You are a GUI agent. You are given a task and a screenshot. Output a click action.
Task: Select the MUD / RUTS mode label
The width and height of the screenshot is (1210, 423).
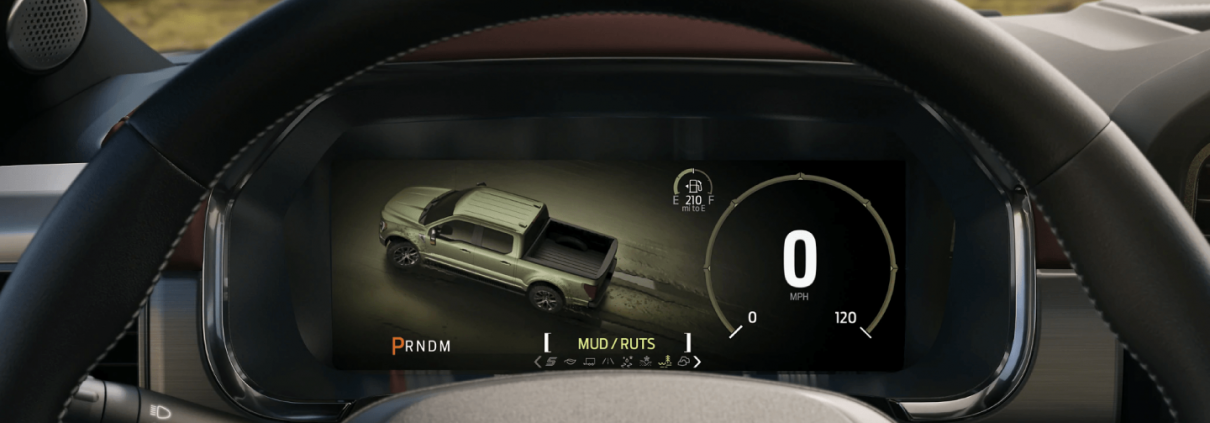(616, 344)
